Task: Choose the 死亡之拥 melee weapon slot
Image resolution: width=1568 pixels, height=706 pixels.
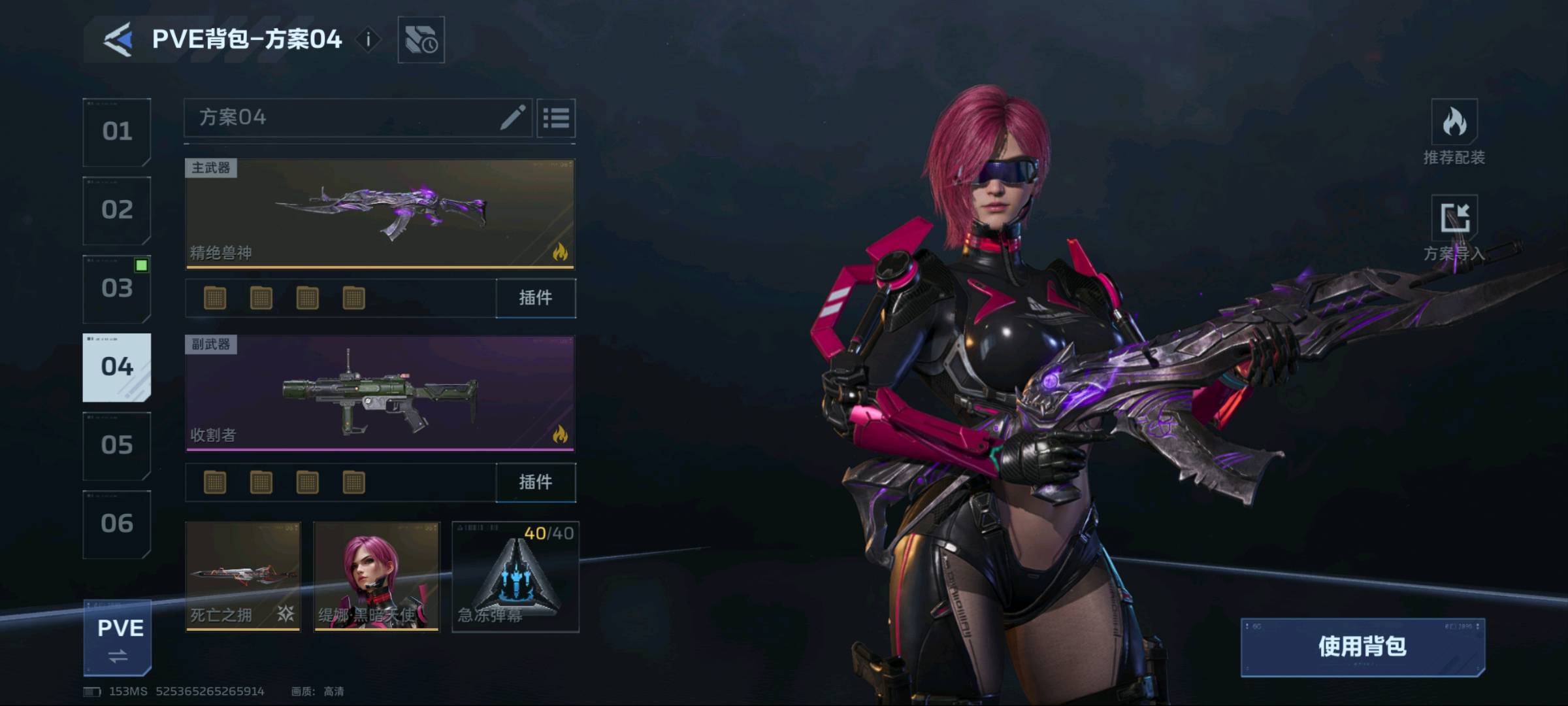Action: (x=243, y=577)
